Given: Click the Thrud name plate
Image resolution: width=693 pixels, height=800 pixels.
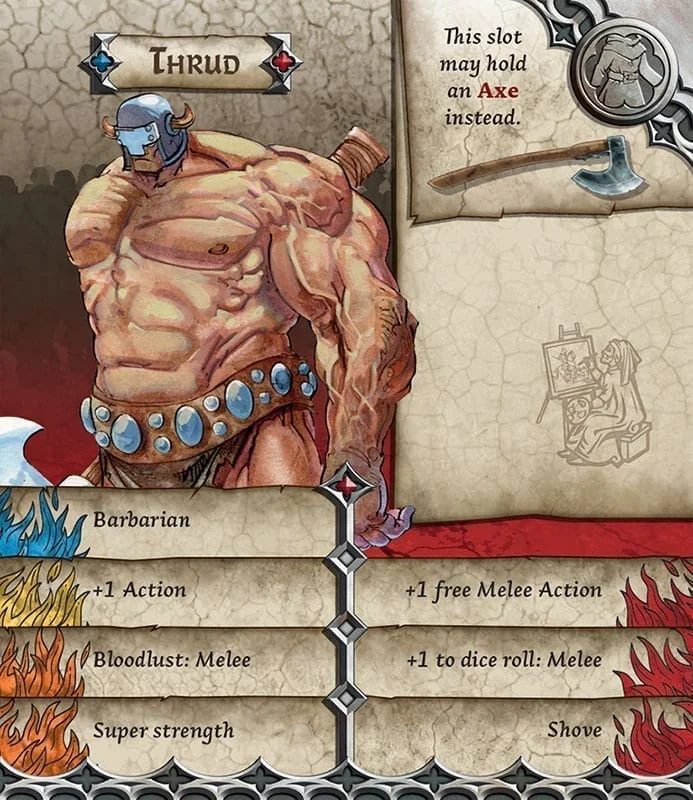Looking at the screenshot, I should pyautogui.click(x=195, y=62).
